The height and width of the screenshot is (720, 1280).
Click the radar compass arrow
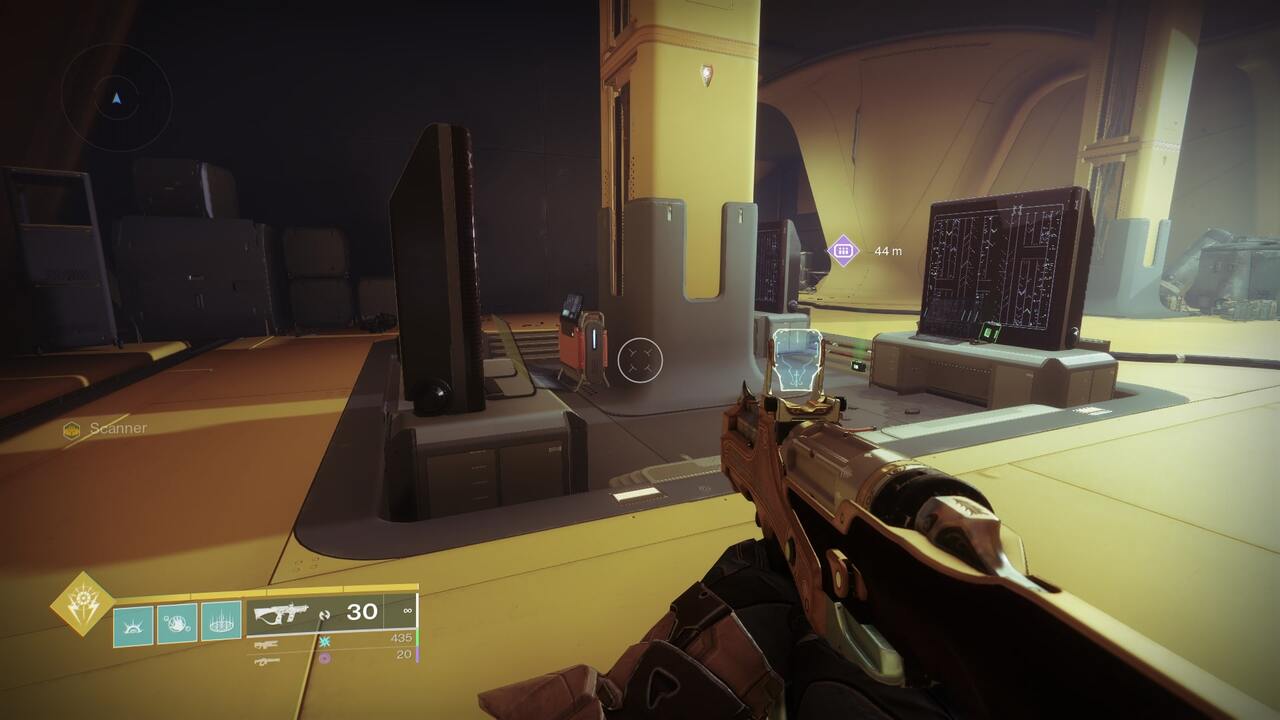pyautogui.click(x=118, y=99)
